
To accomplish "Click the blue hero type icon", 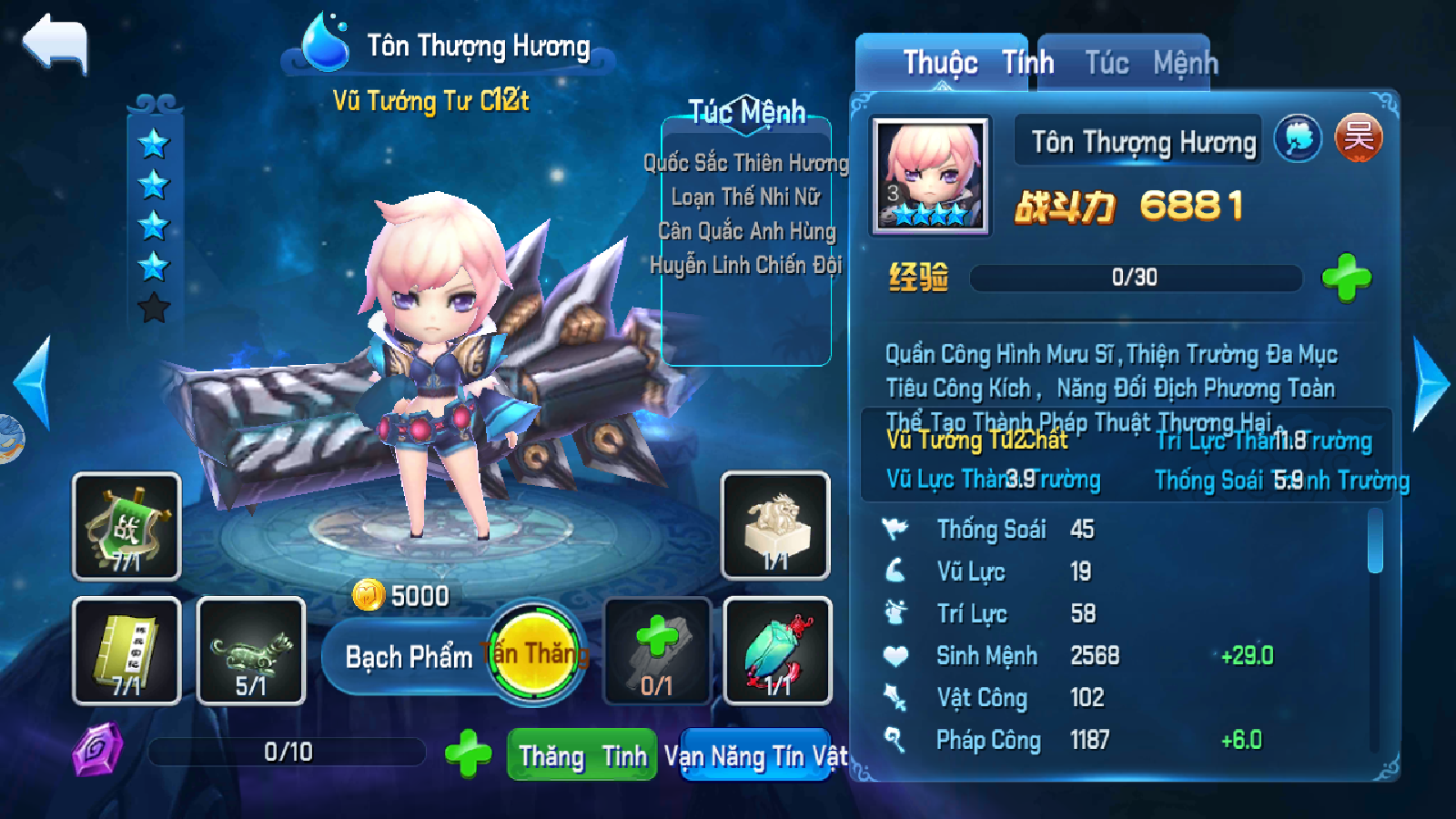I will click(x=1298, y=138).
